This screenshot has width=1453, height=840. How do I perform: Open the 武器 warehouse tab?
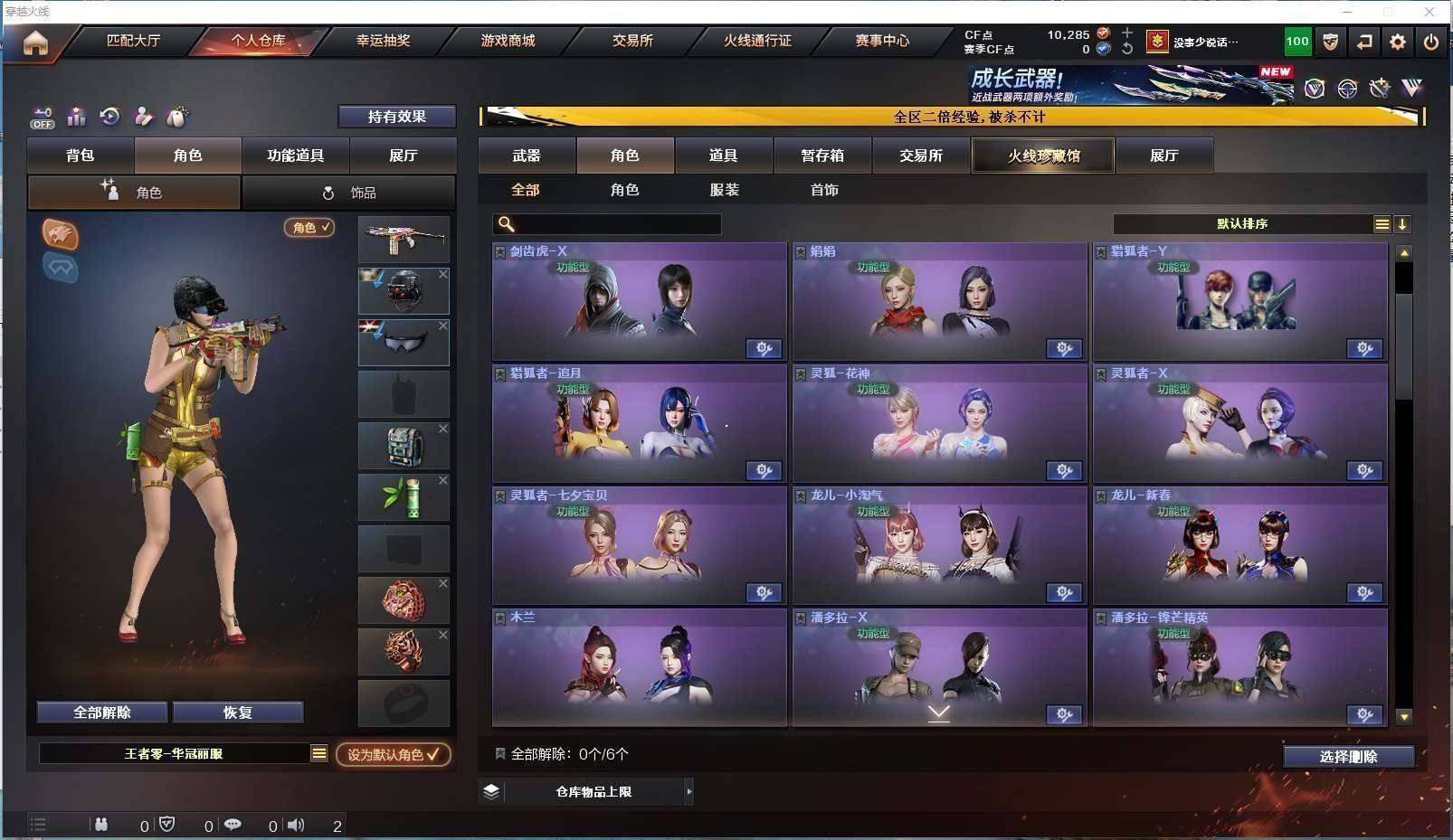[x=527, y=156]
